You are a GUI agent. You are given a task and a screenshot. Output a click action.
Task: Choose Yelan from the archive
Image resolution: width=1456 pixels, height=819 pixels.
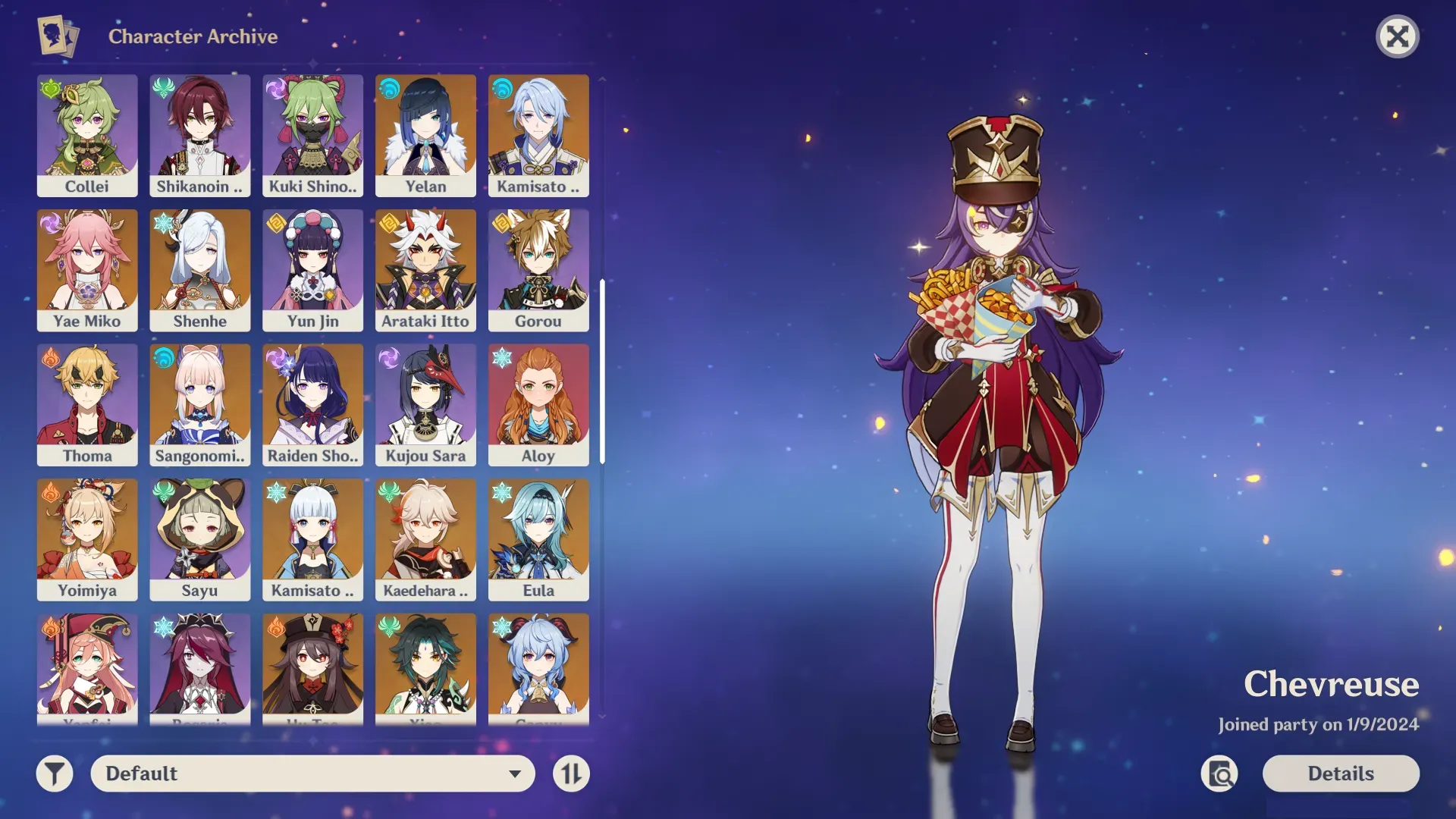(x=425, y=135)
